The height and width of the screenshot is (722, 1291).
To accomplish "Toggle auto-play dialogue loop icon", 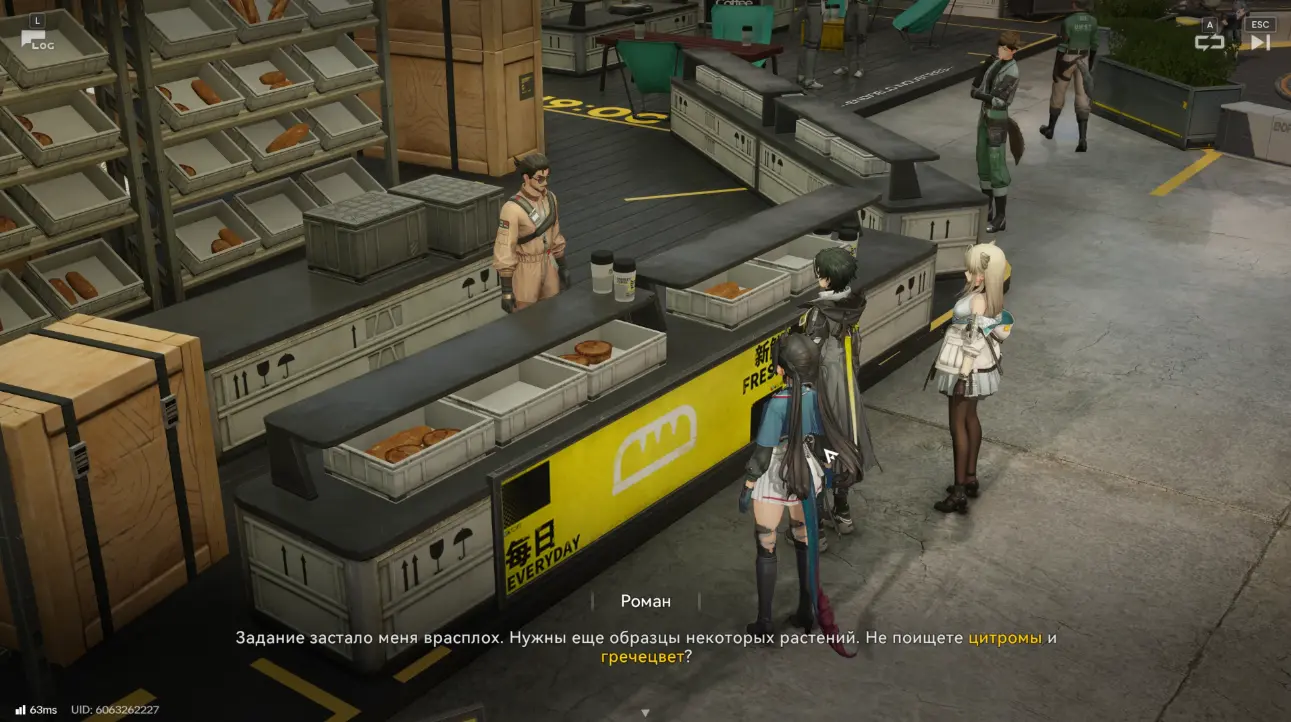I will pos(1209,41).
